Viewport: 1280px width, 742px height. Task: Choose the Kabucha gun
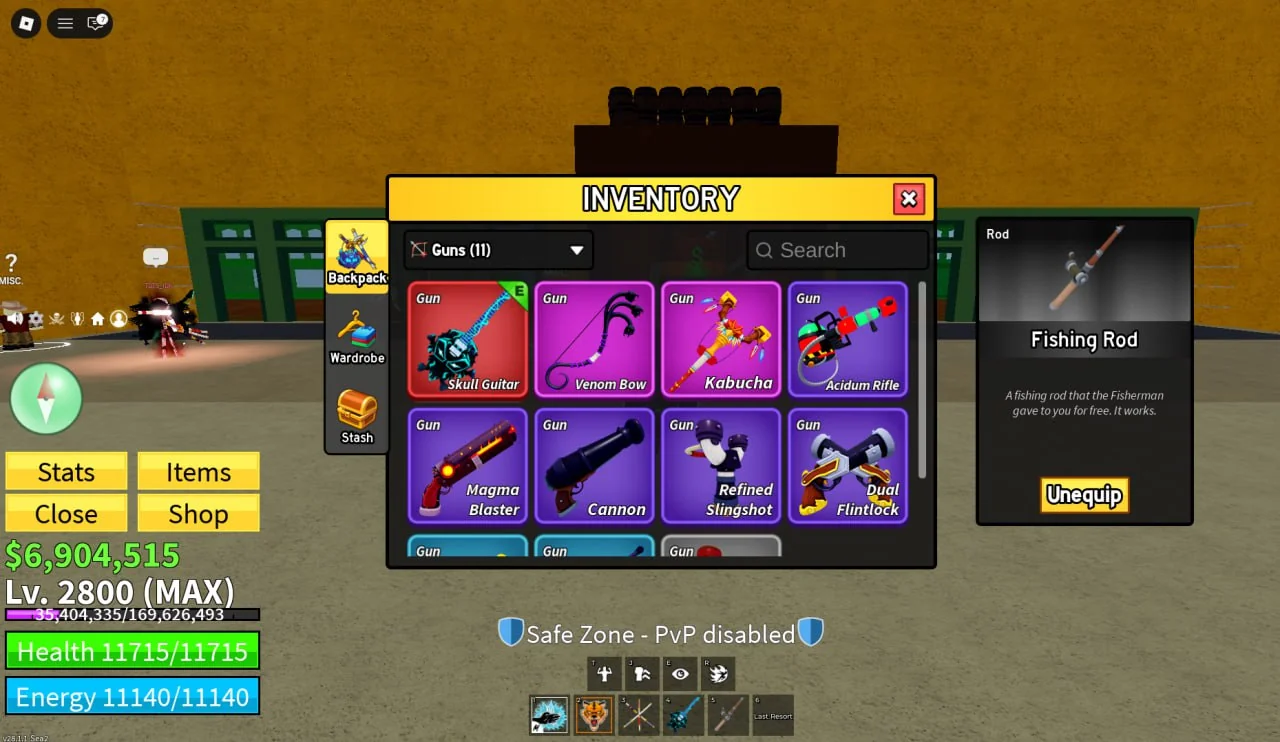point(721,340)
